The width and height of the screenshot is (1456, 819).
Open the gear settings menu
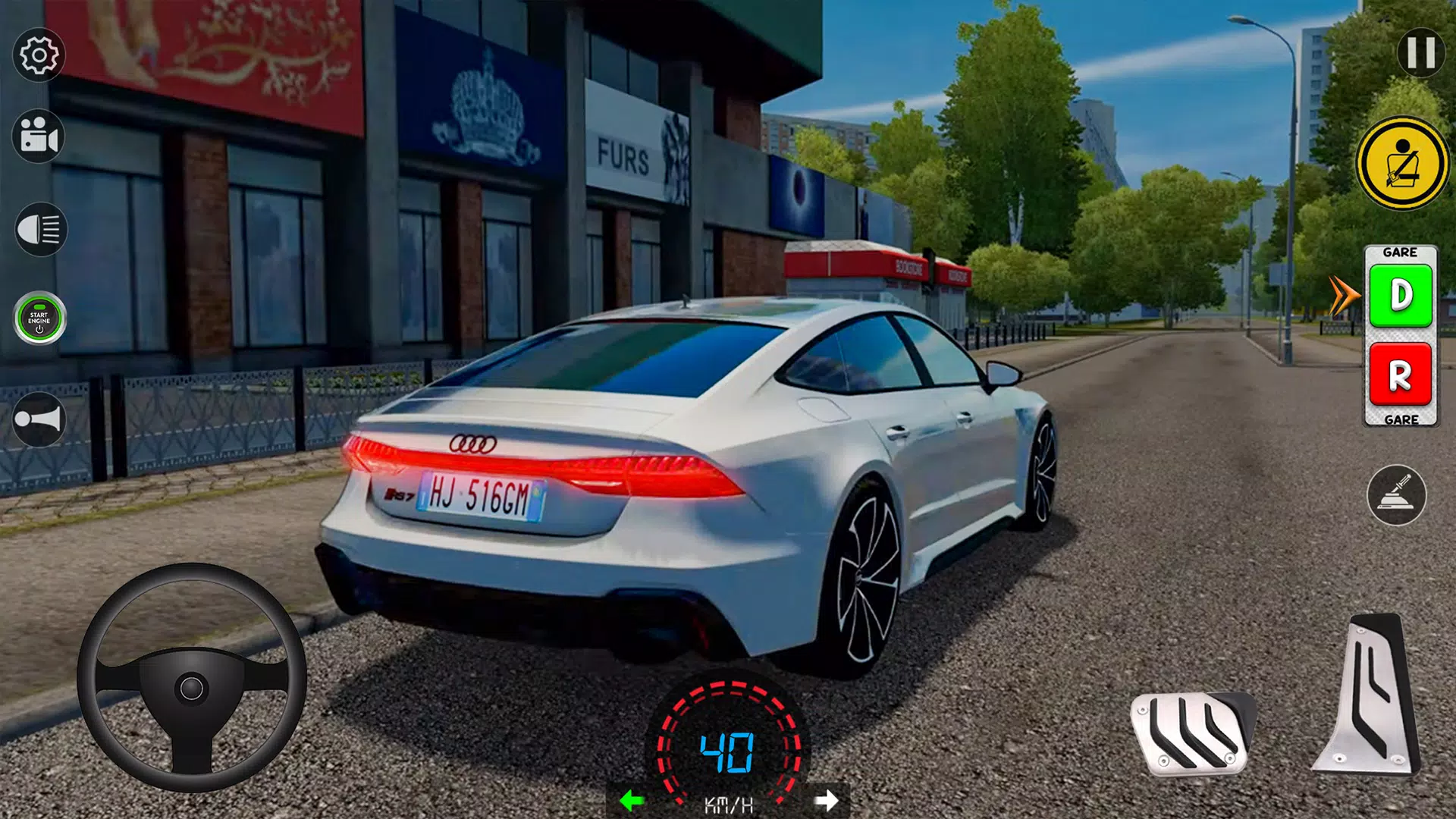39,55
